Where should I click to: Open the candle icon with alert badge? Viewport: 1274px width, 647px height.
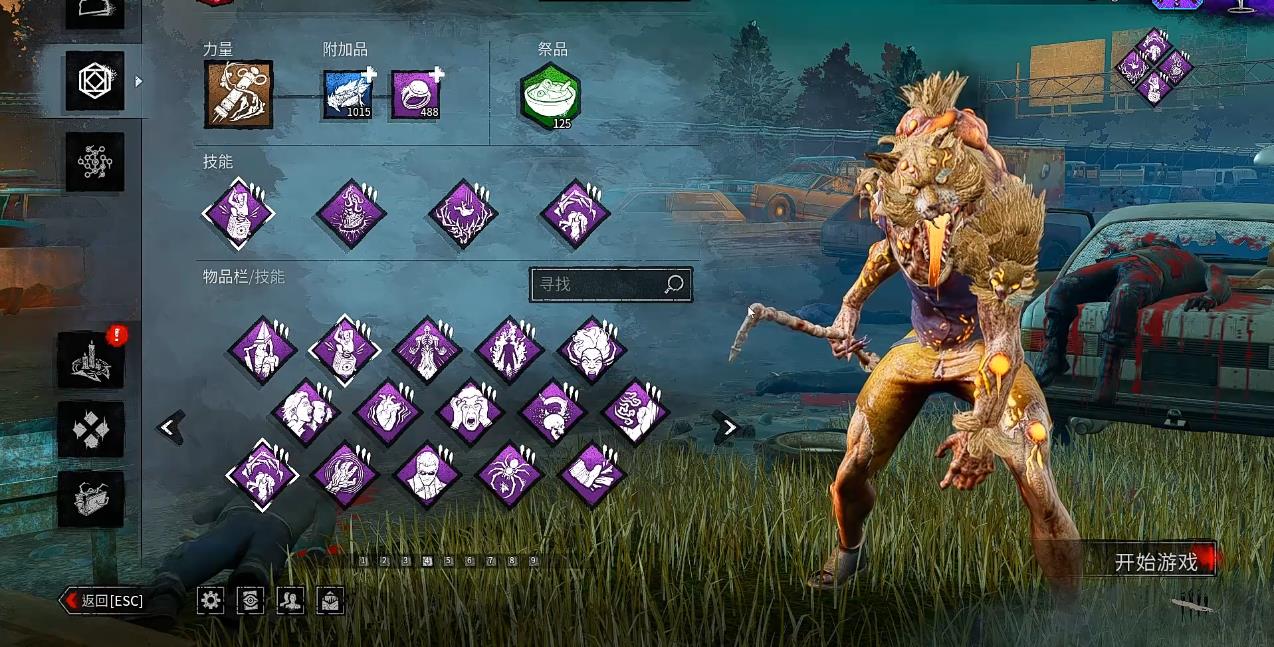point(91,360)
